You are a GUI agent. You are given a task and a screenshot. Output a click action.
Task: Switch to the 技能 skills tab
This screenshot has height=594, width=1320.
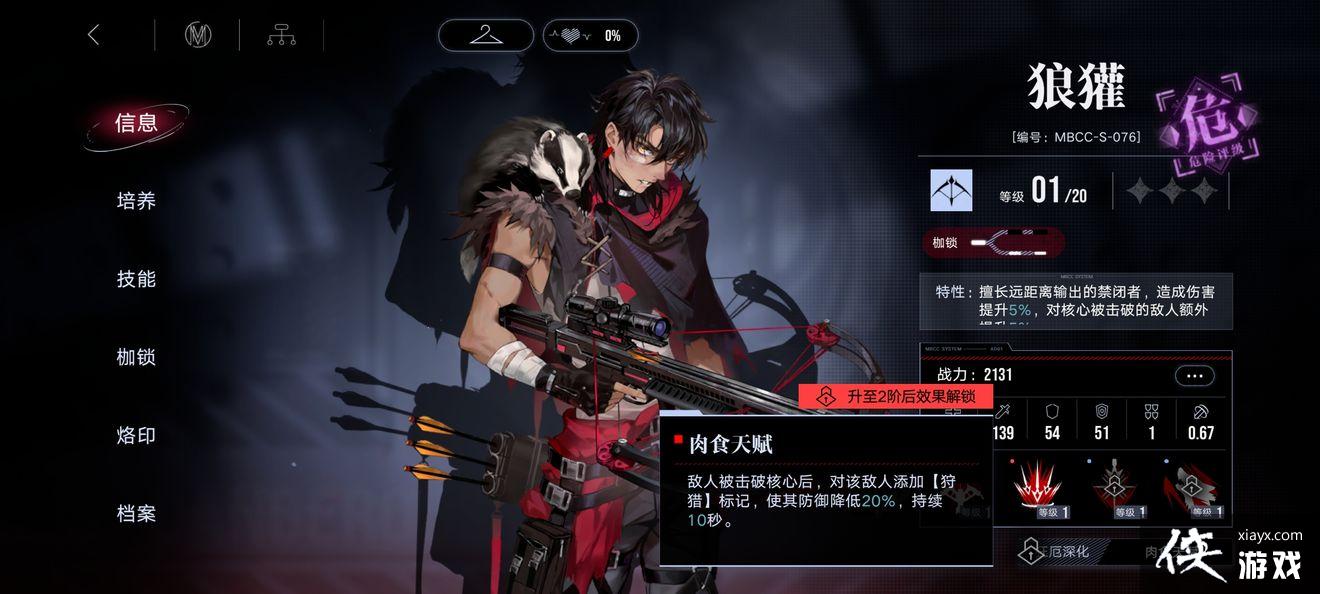point(137,279)
